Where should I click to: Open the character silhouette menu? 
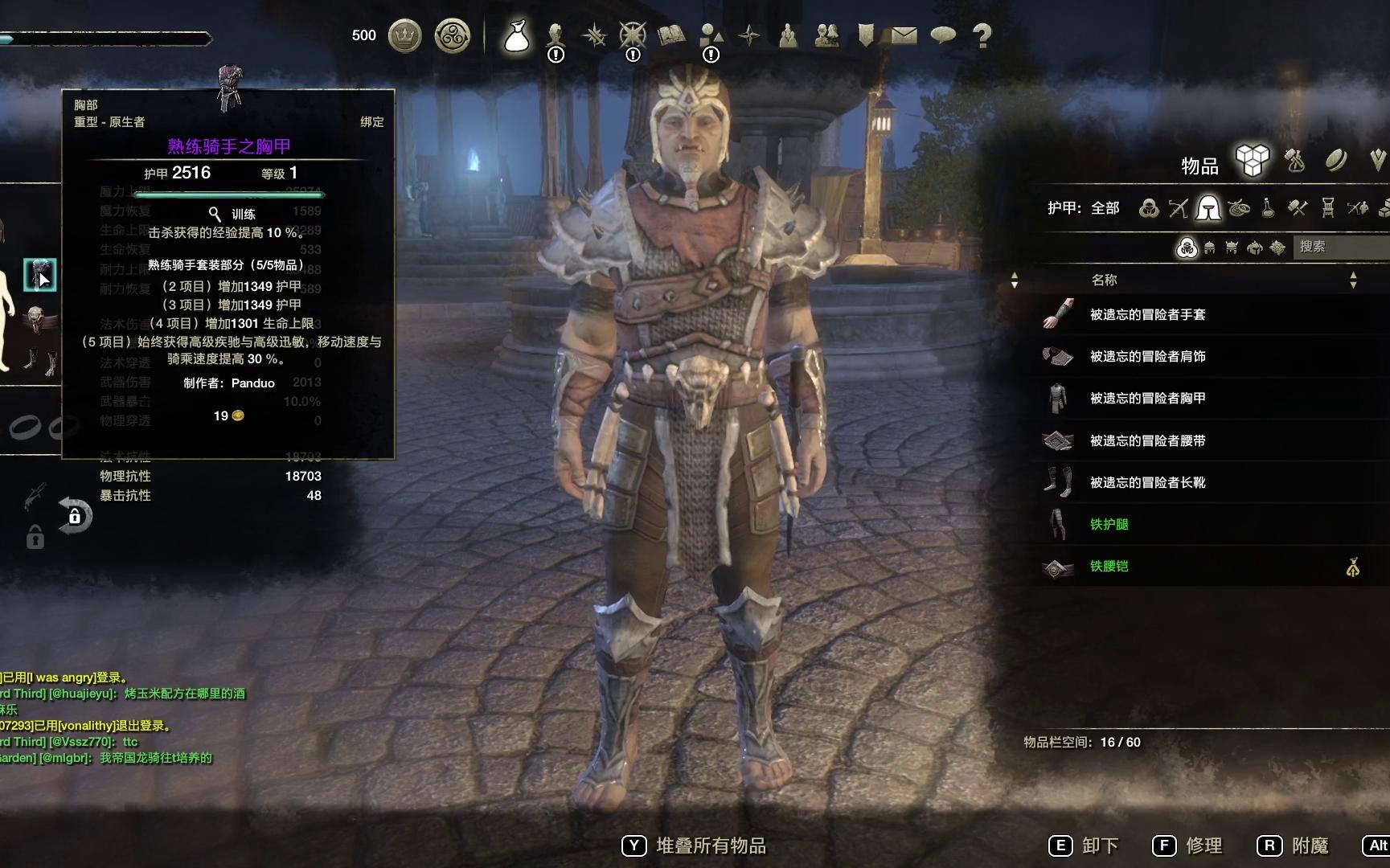click(555, 35)
